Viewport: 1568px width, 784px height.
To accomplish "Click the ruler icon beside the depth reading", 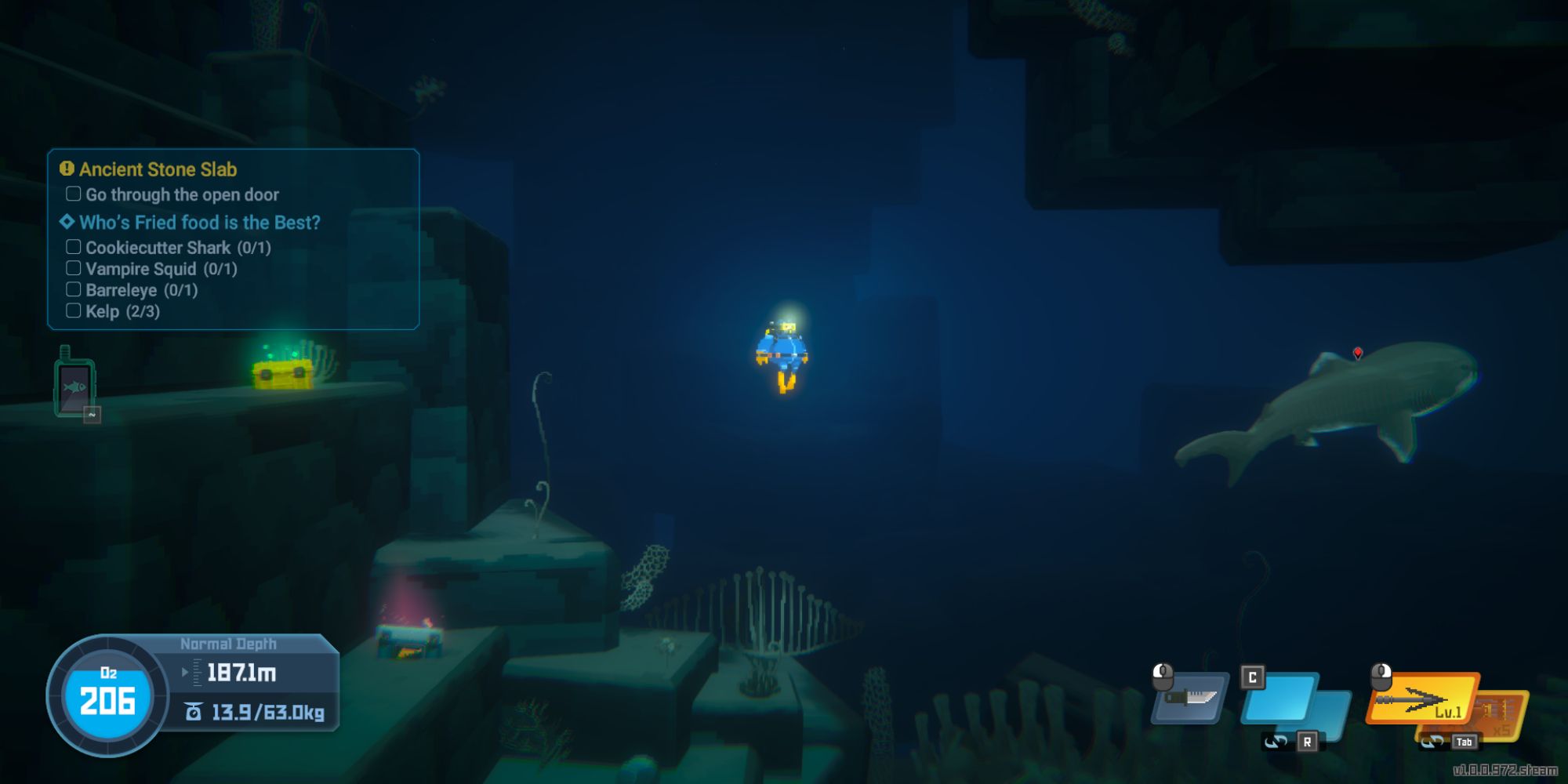I will pyautogui.click(x=198, y=671).
